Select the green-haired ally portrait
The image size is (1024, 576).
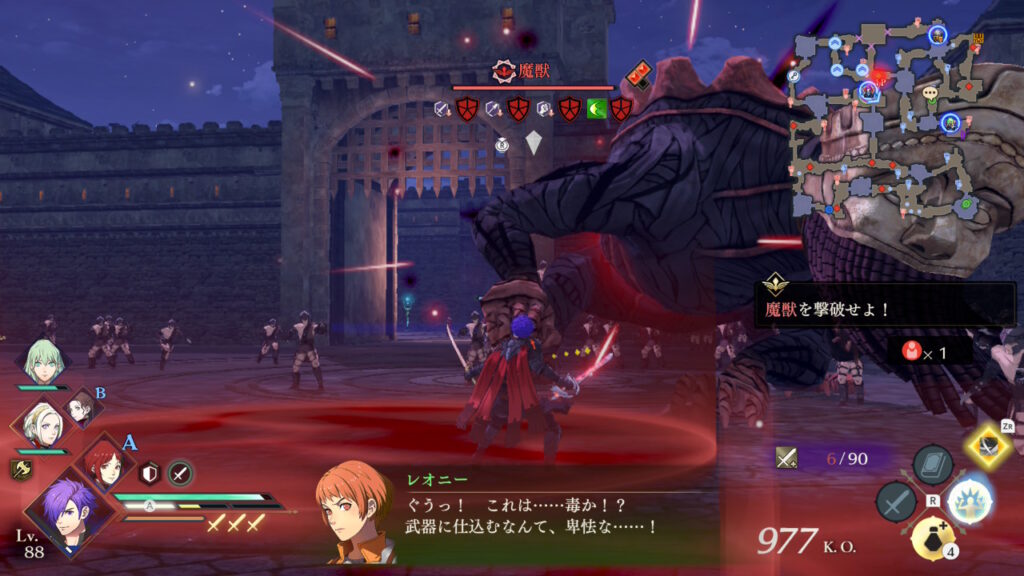(x=44, y=363)
